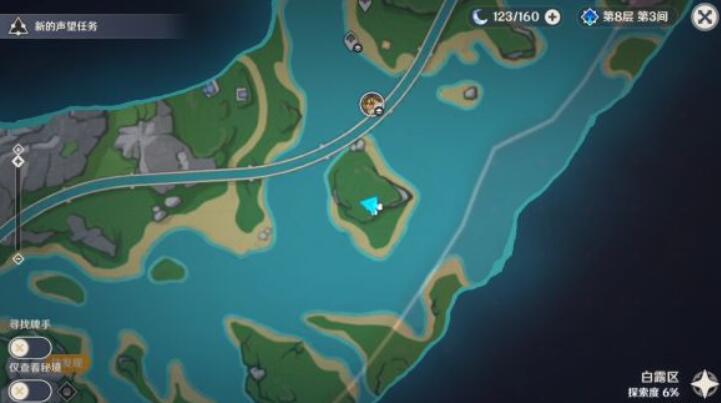Zoom out using the map slider's bottom button
The height and width of the screenshot is (403, 721).
click(x=18, y=258)
